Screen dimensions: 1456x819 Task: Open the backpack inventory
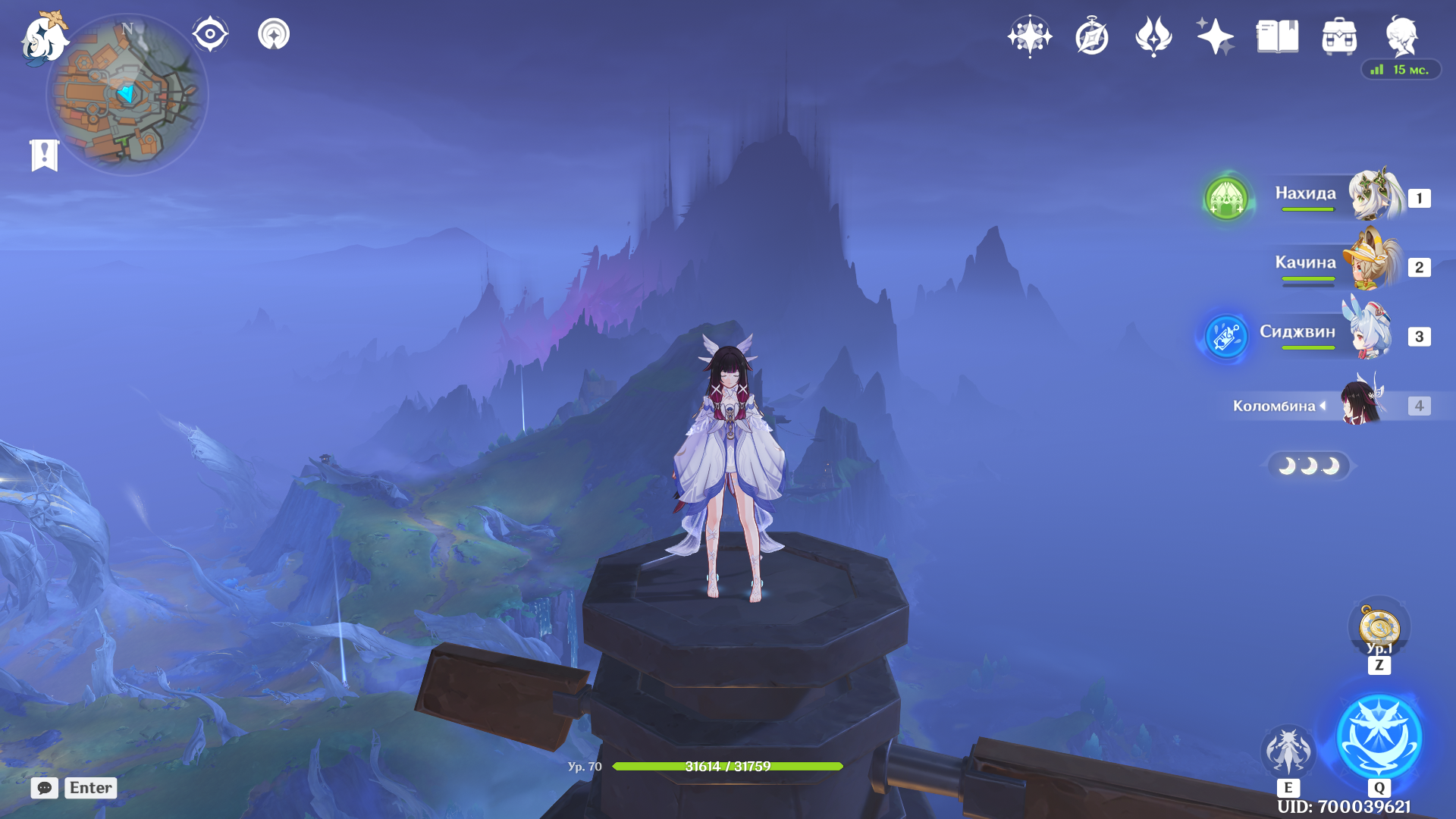point(1339,36)
